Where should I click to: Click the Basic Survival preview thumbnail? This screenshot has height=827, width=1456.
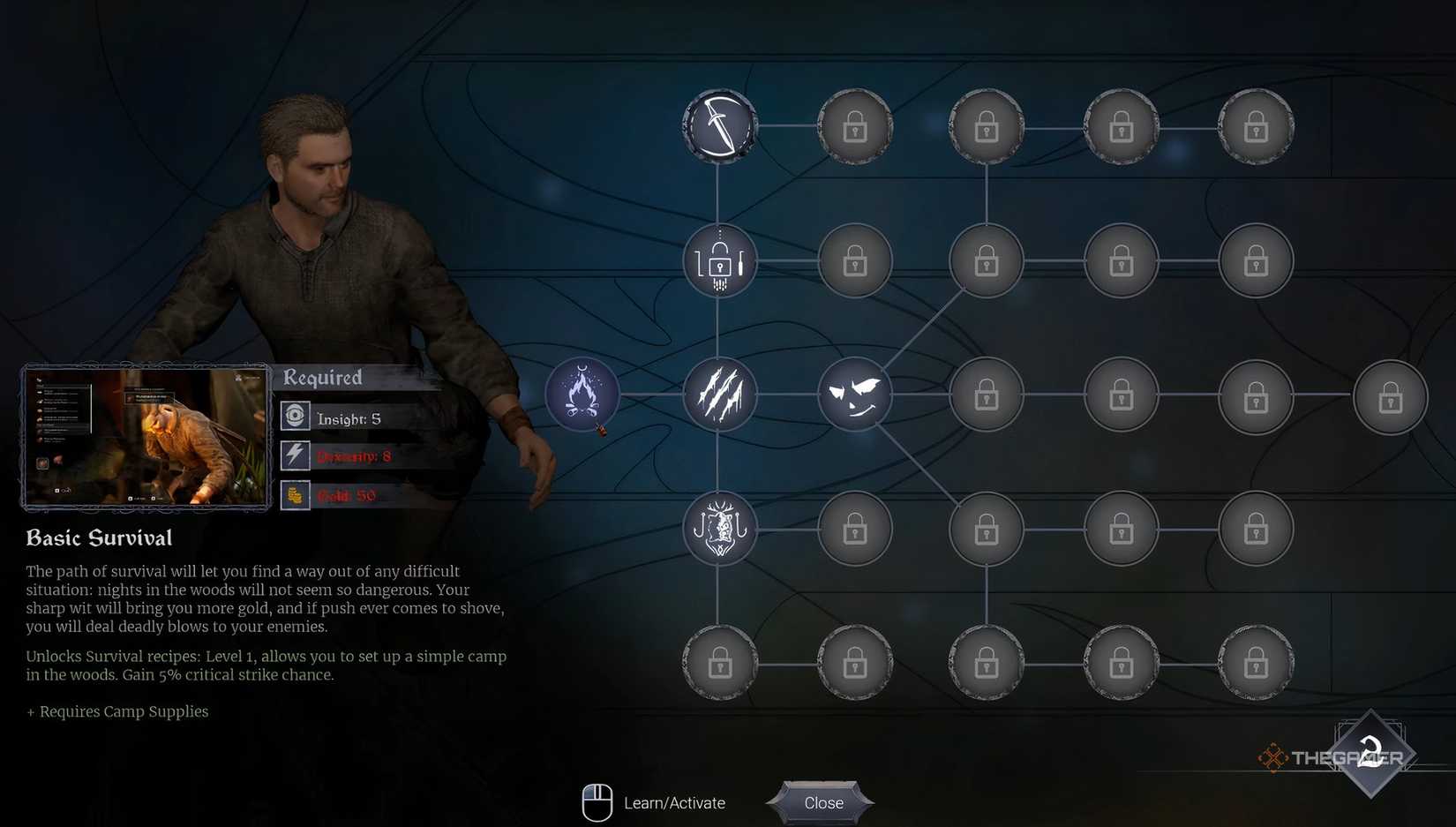click(x=146, y=437)
